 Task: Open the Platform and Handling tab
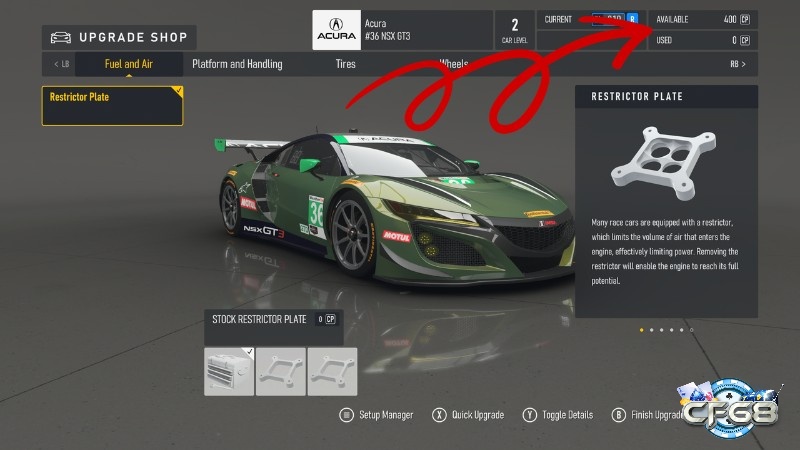237,64
